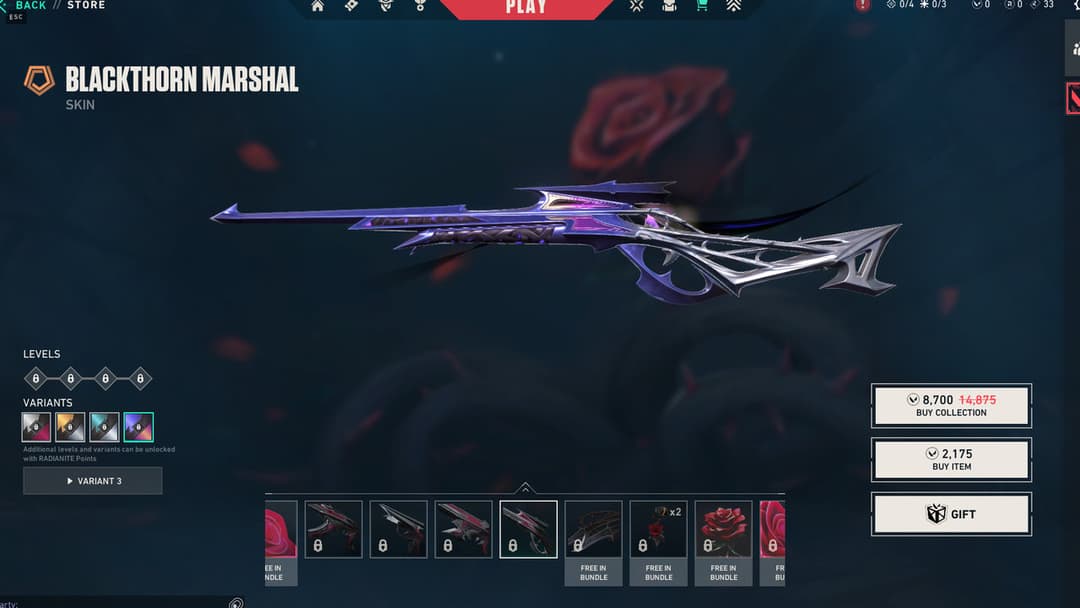Go back to the store
The width and height of the screenshot is (1080, 608).
[x=30, y=6]
